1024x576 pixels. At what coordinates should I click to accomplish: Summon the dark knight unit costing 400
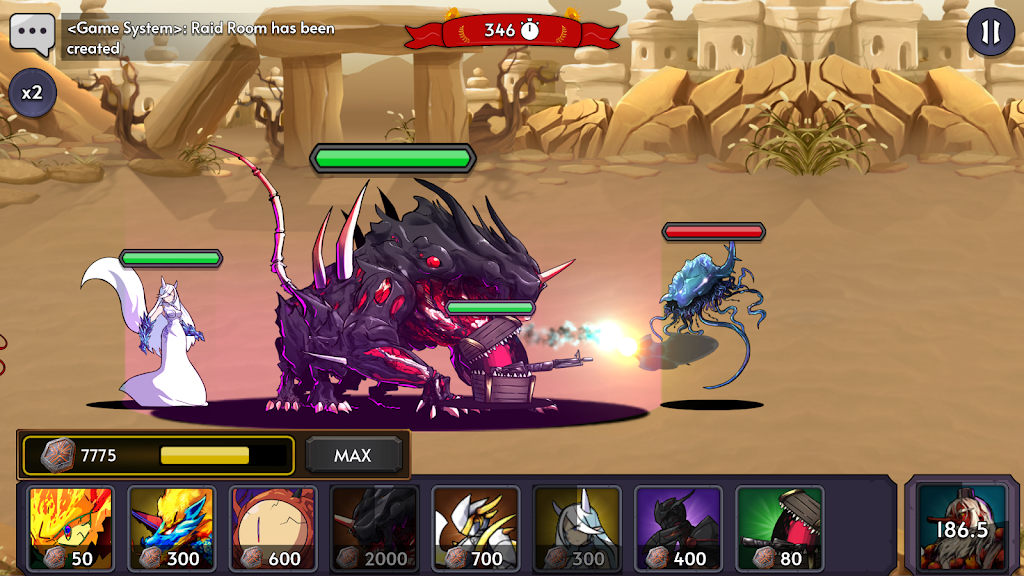(678, 529)
